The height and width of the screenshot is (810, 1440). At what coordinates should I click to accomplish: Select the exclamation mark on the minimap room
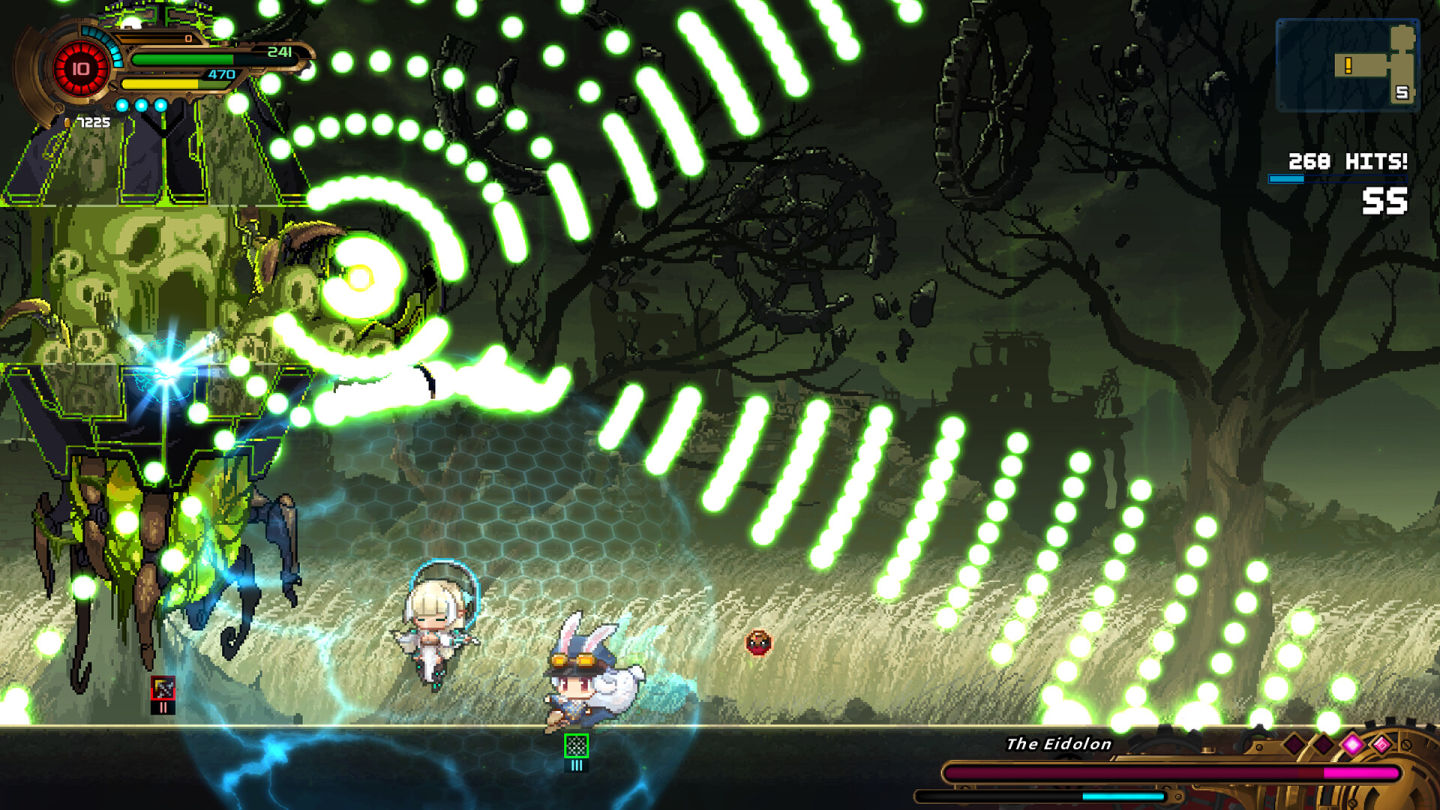[1348, 65]
